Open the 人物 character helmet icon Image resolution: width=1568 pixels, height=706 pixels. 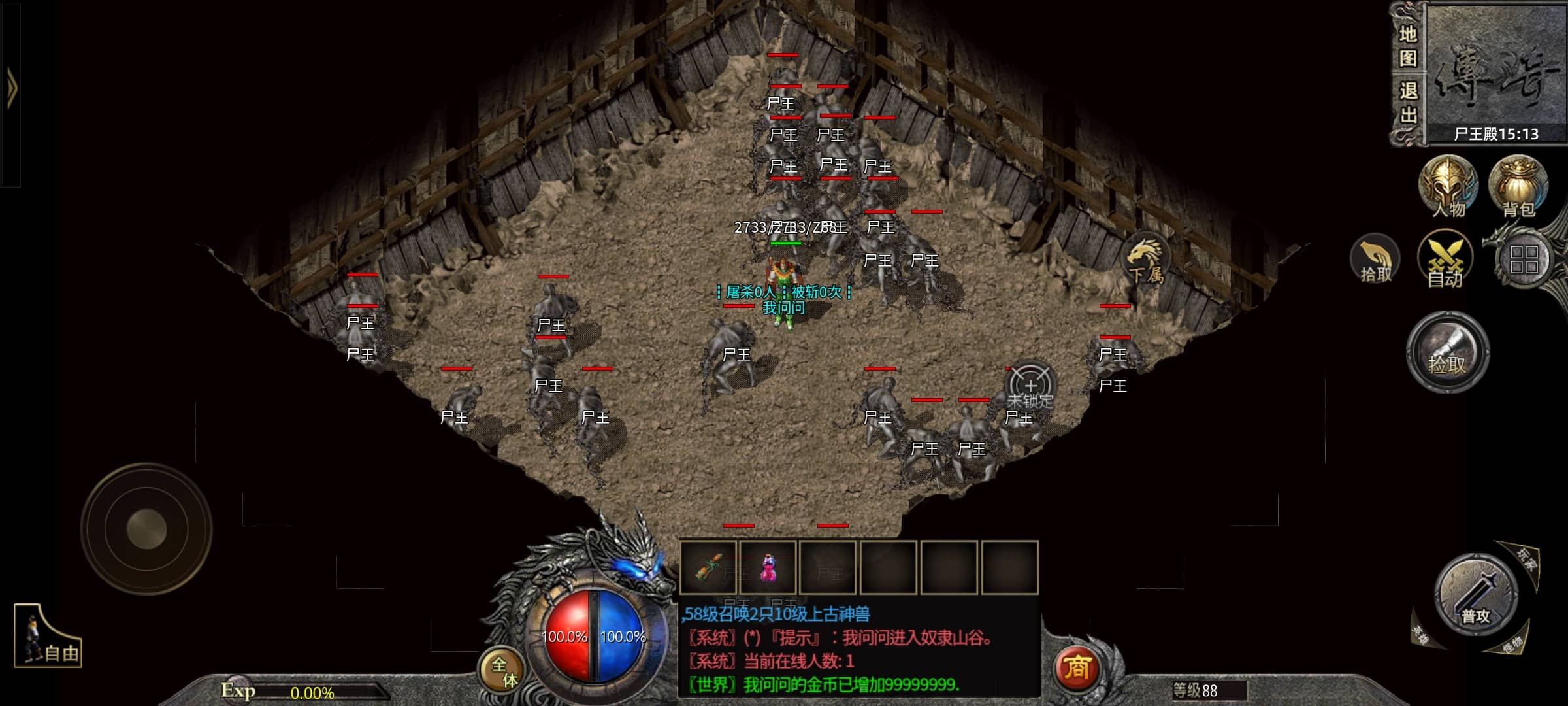pos(1448,186)
